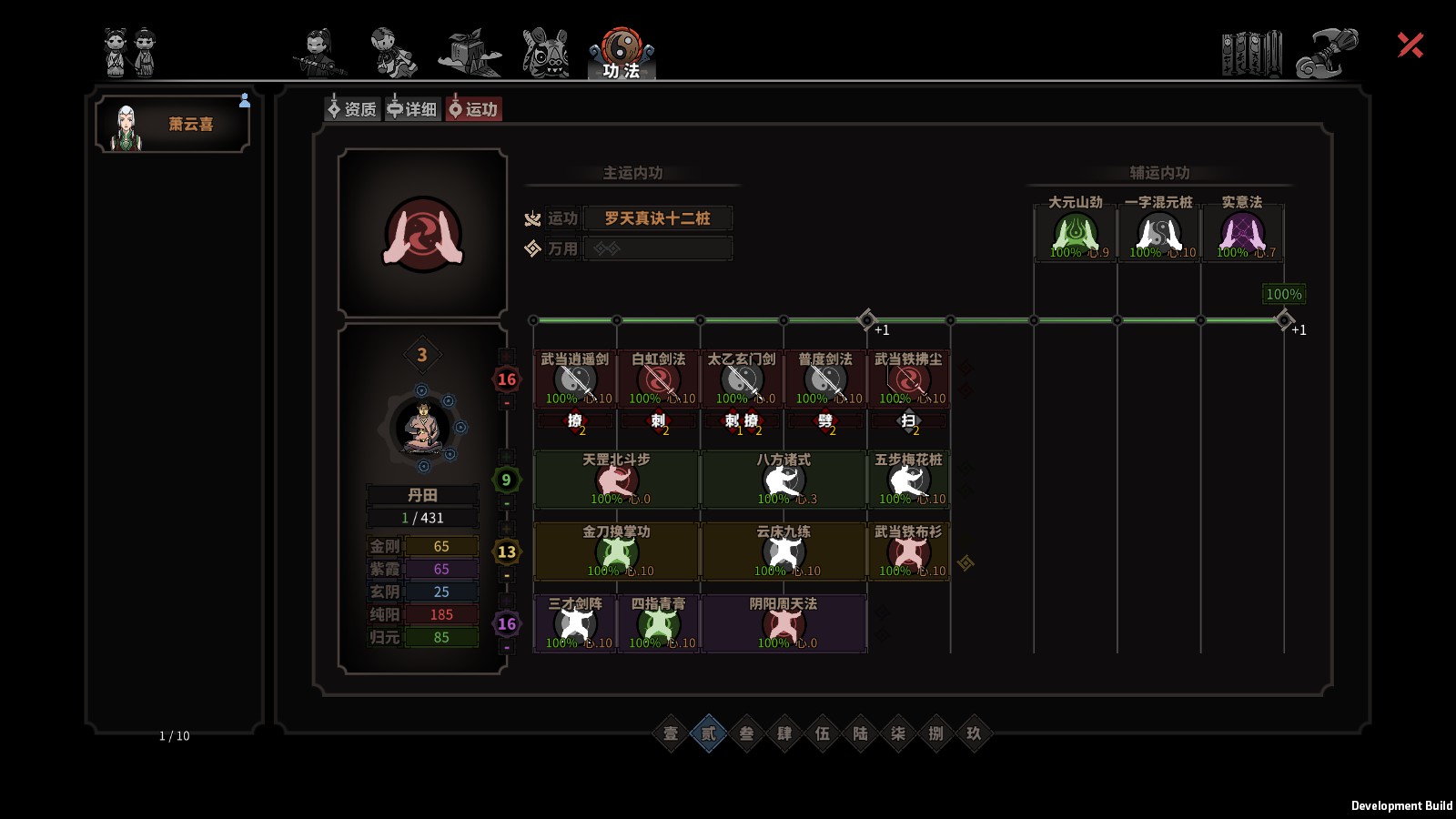Select the 武当逍遥剑 skill slot
The width and height of the screenshot is (1456, 819).
(575, 379)
